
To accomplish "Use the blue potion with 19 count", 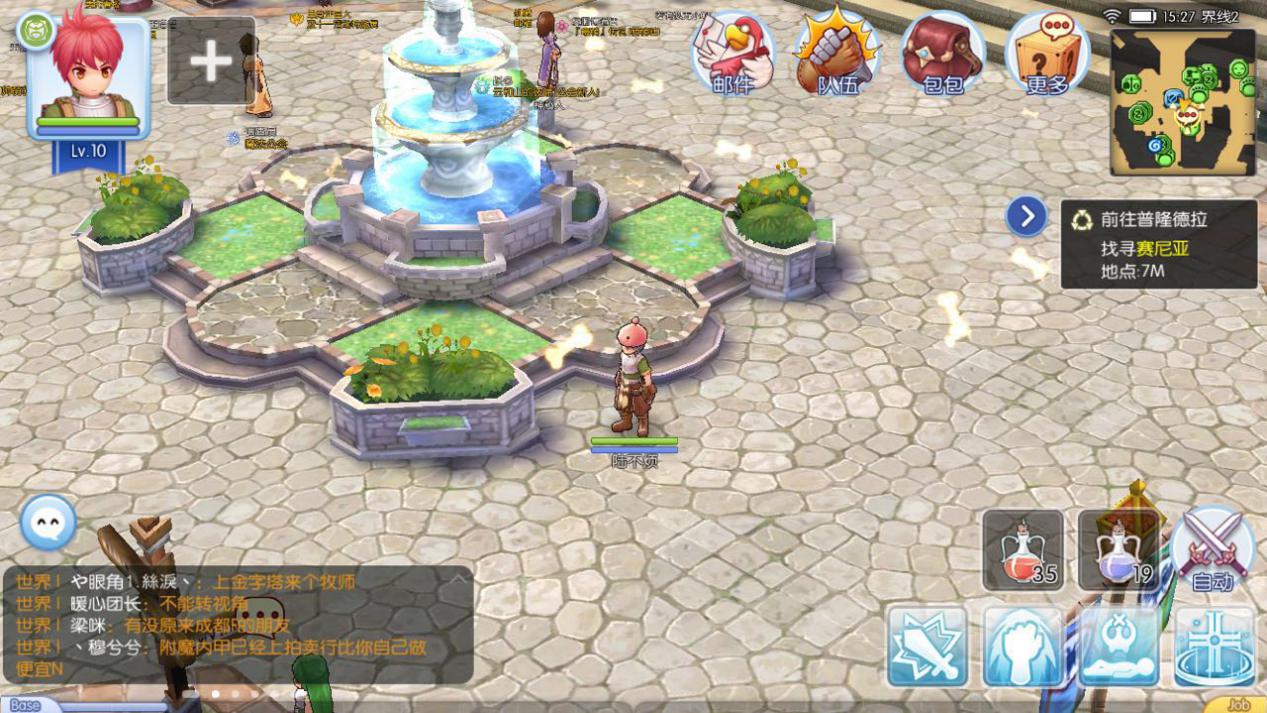I will pos(1118,550).
